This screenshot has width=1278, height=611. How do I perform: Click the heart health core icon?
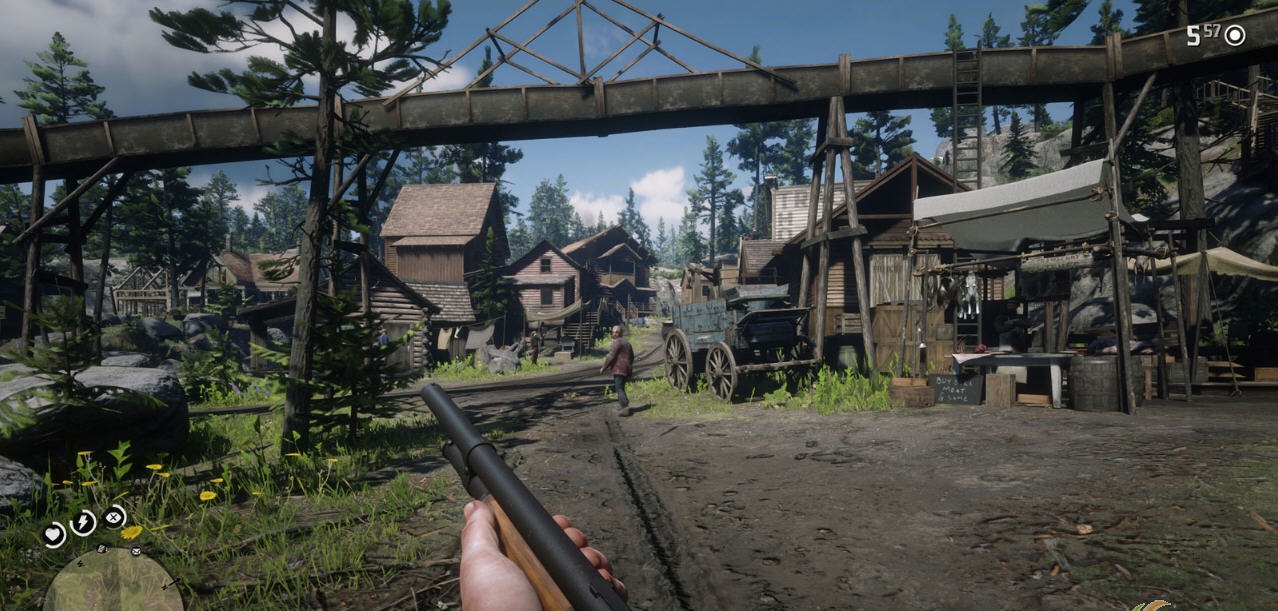[x=54, y=534]
